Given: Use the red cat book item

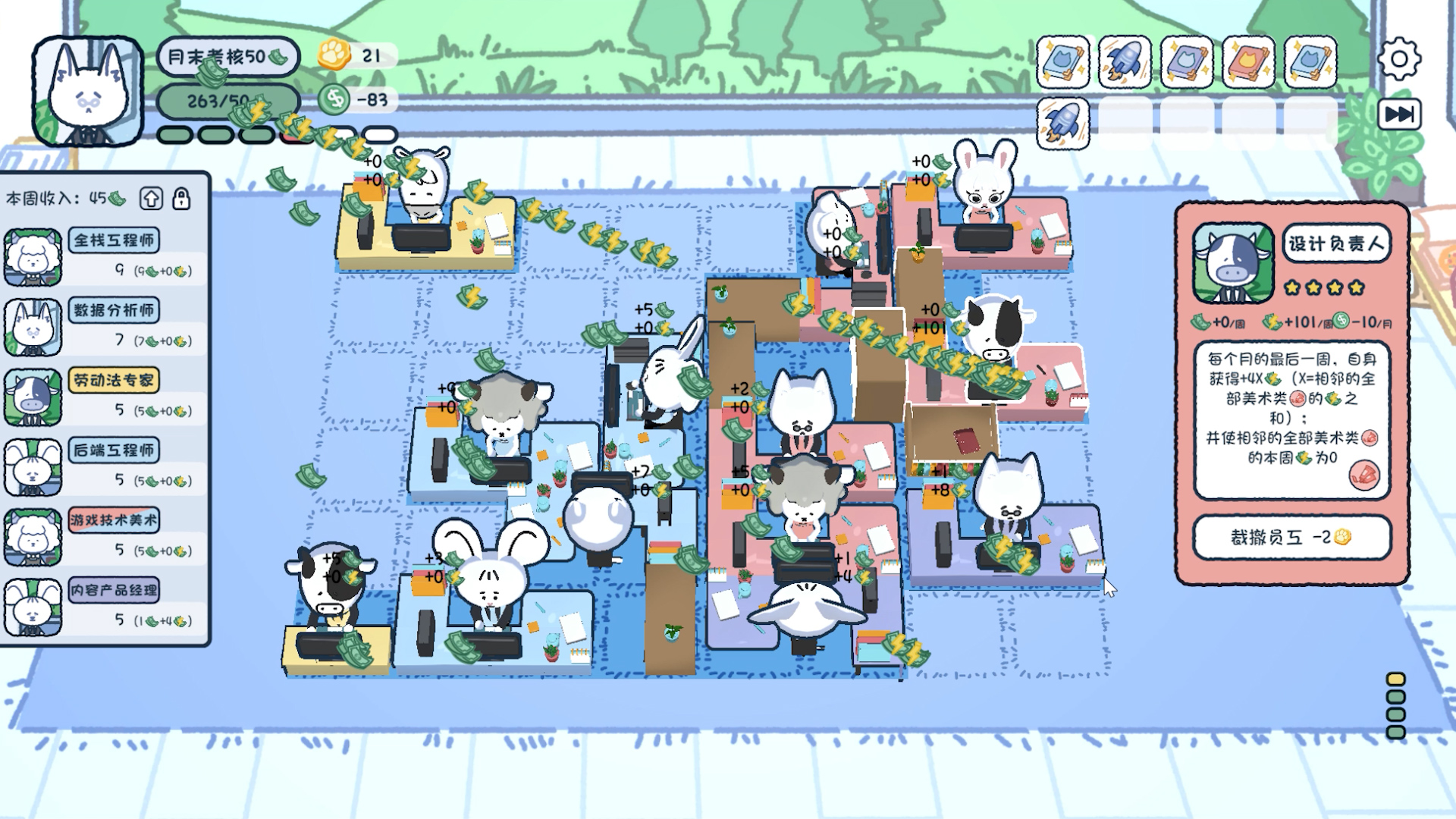Looking at the screenshot, I should (1248, 61).
